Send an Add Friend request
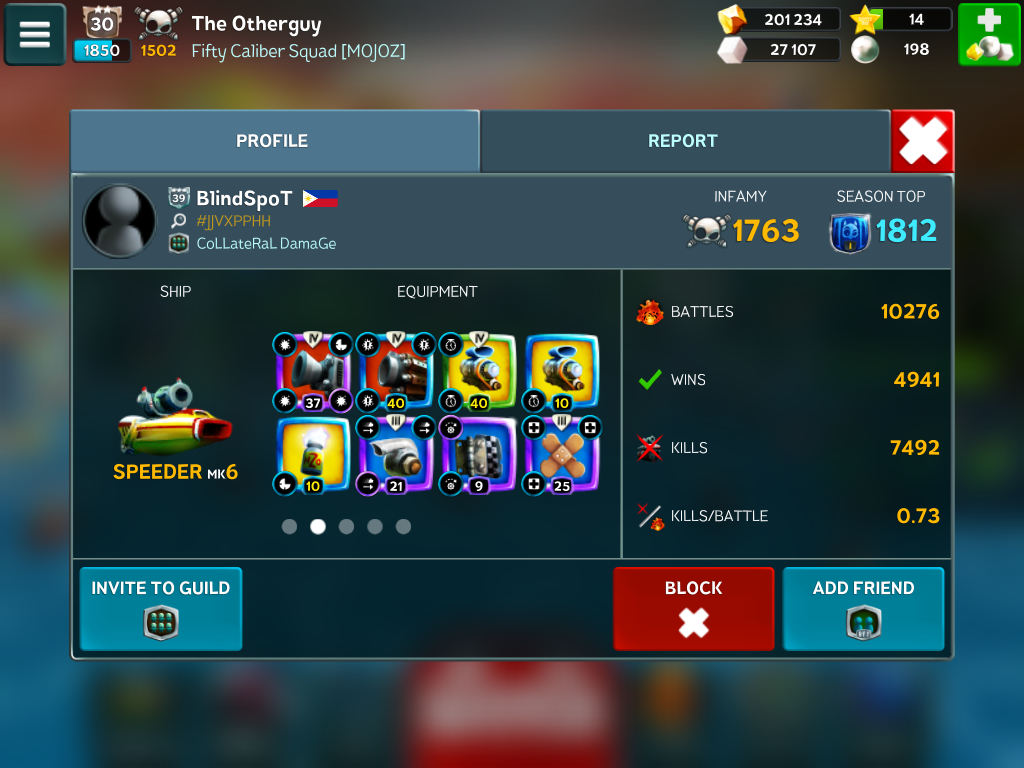 [x=863, y=609]
